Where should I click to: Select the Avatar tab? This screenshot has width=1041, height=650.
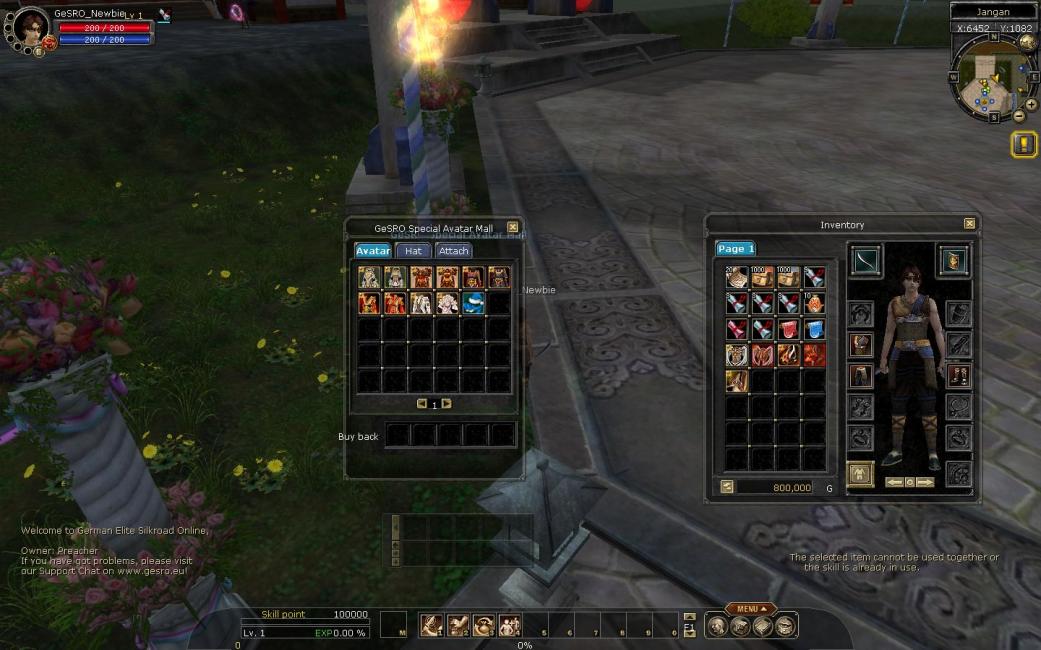click(x=373, y=251)
